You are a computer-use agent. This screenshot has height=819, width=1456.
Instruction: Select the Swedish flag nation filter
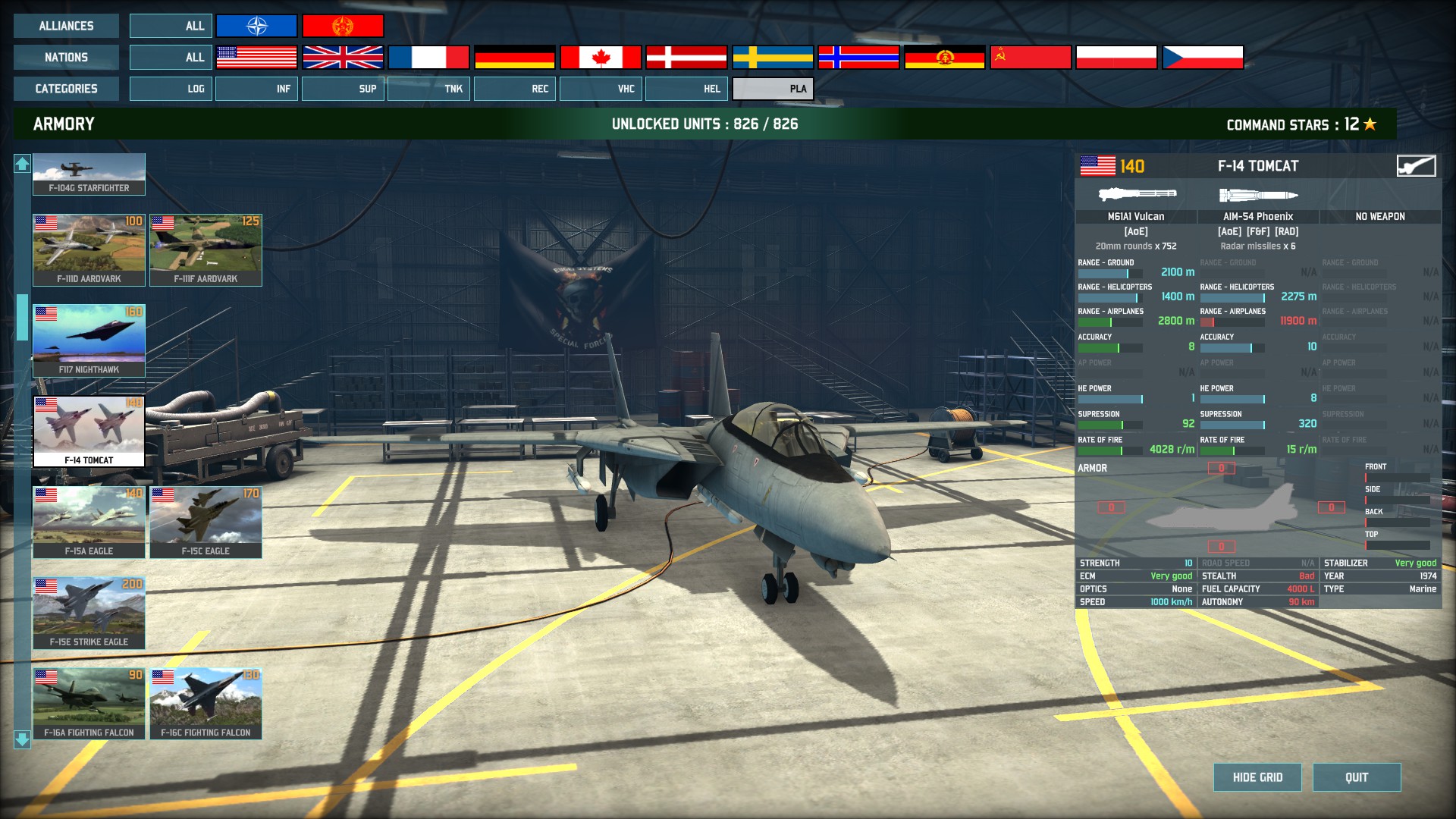coord(773,57)
